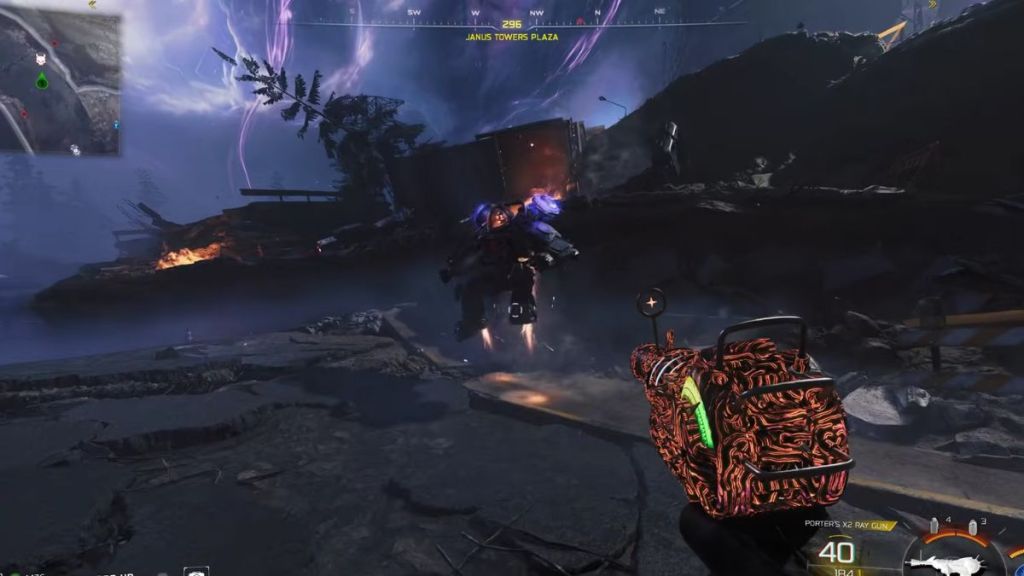Select the white skull marker on minimap

(x=41, y=60)
